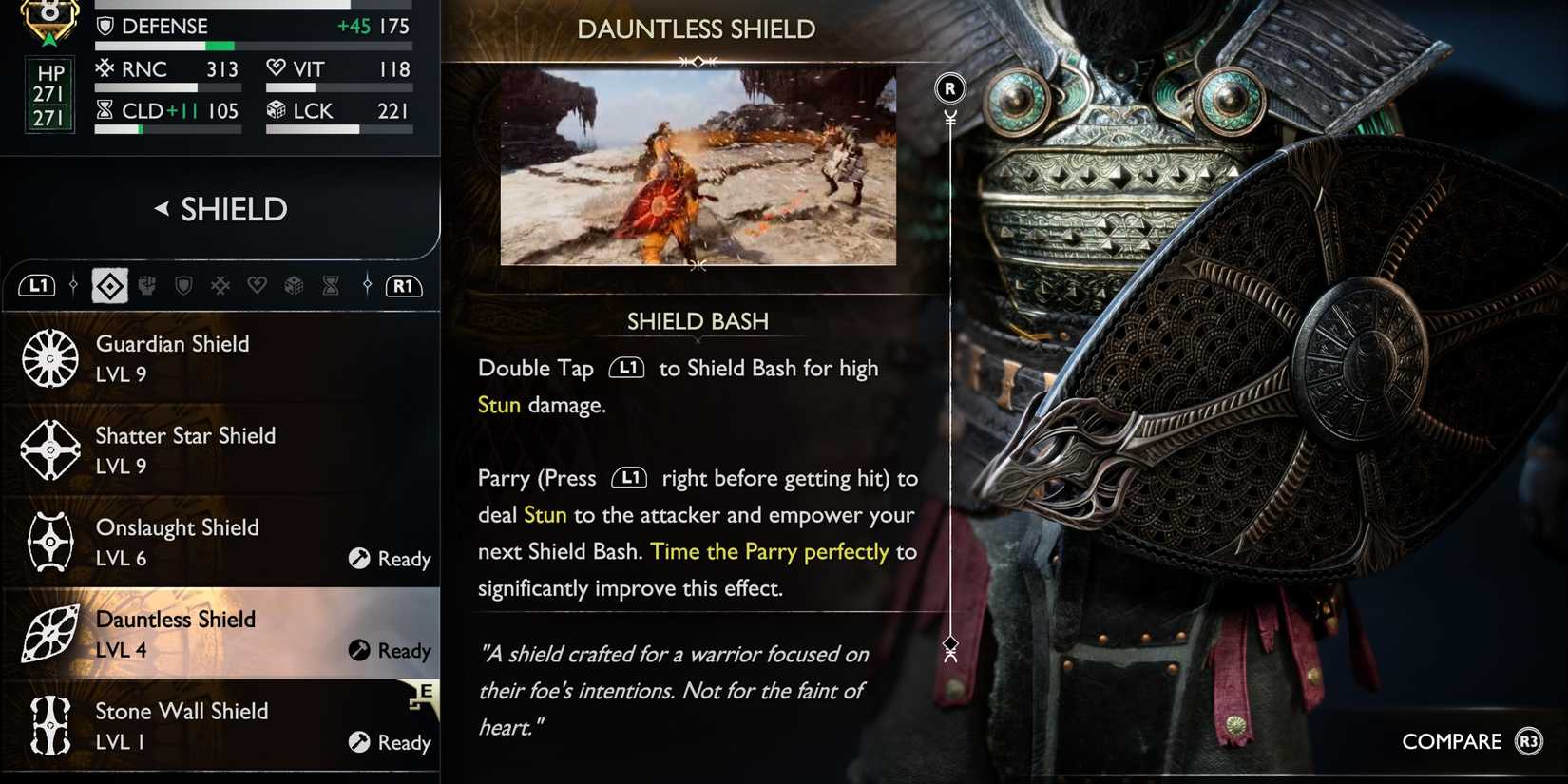The image size is (1568, 784).
Task: Click the R button above the scroll track
Action: 948,87
